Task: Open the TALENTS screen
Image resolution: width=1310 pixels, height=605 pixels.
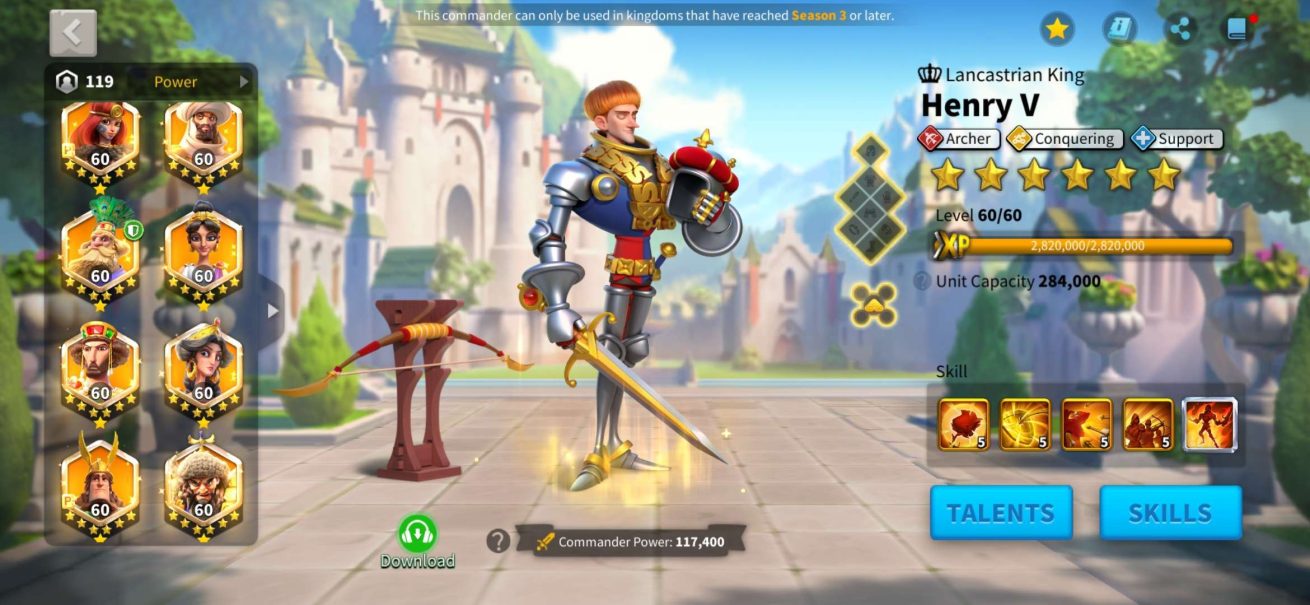Action: (1000, 513)
